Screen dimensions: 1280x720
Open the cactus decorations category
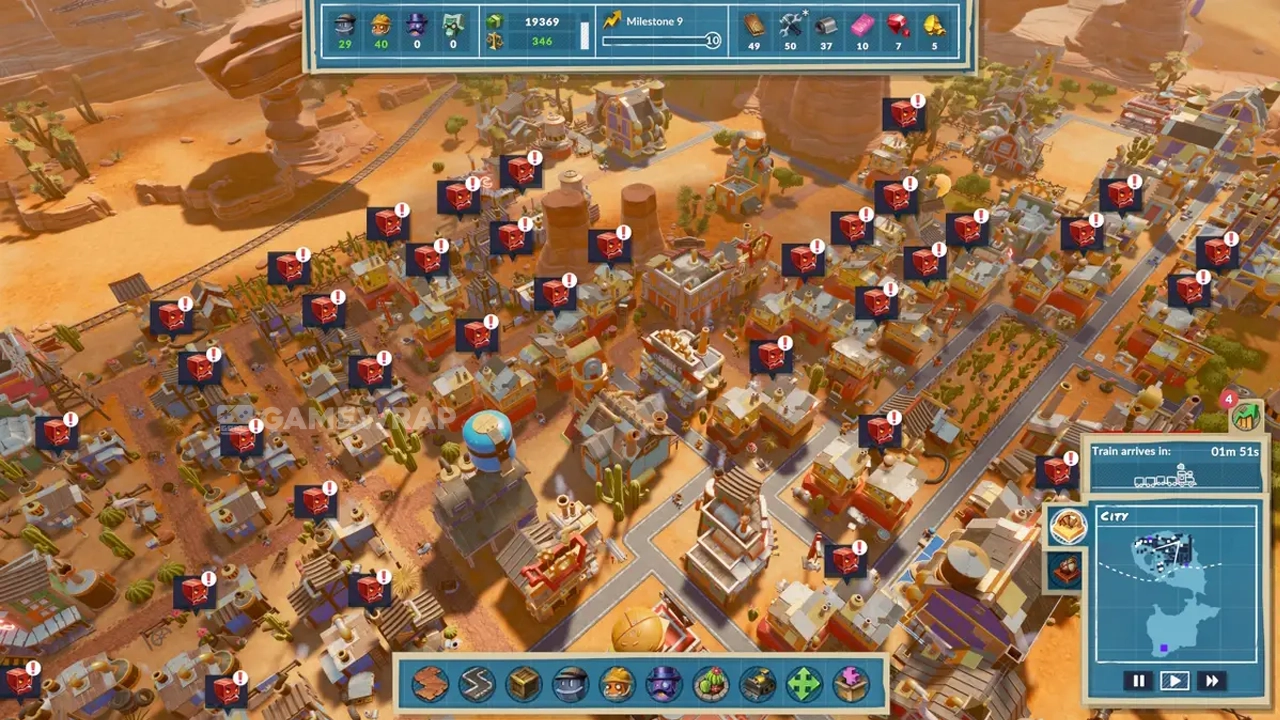pyautogui.click(x=710, y=684)
